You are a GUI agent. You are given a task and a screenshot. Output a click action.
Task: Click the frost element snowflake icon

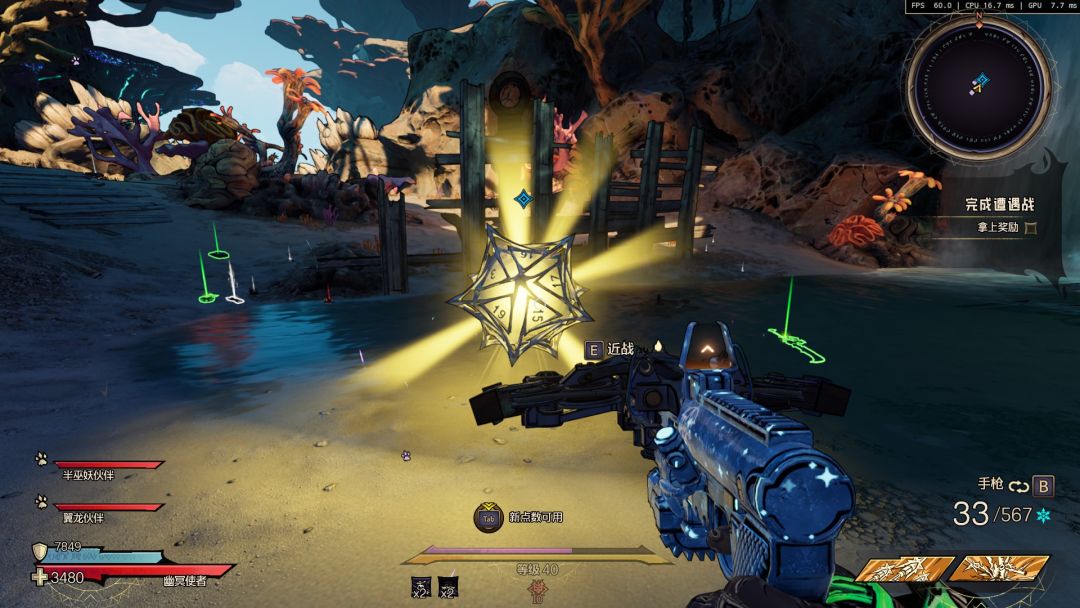(x=1044, y=515)
